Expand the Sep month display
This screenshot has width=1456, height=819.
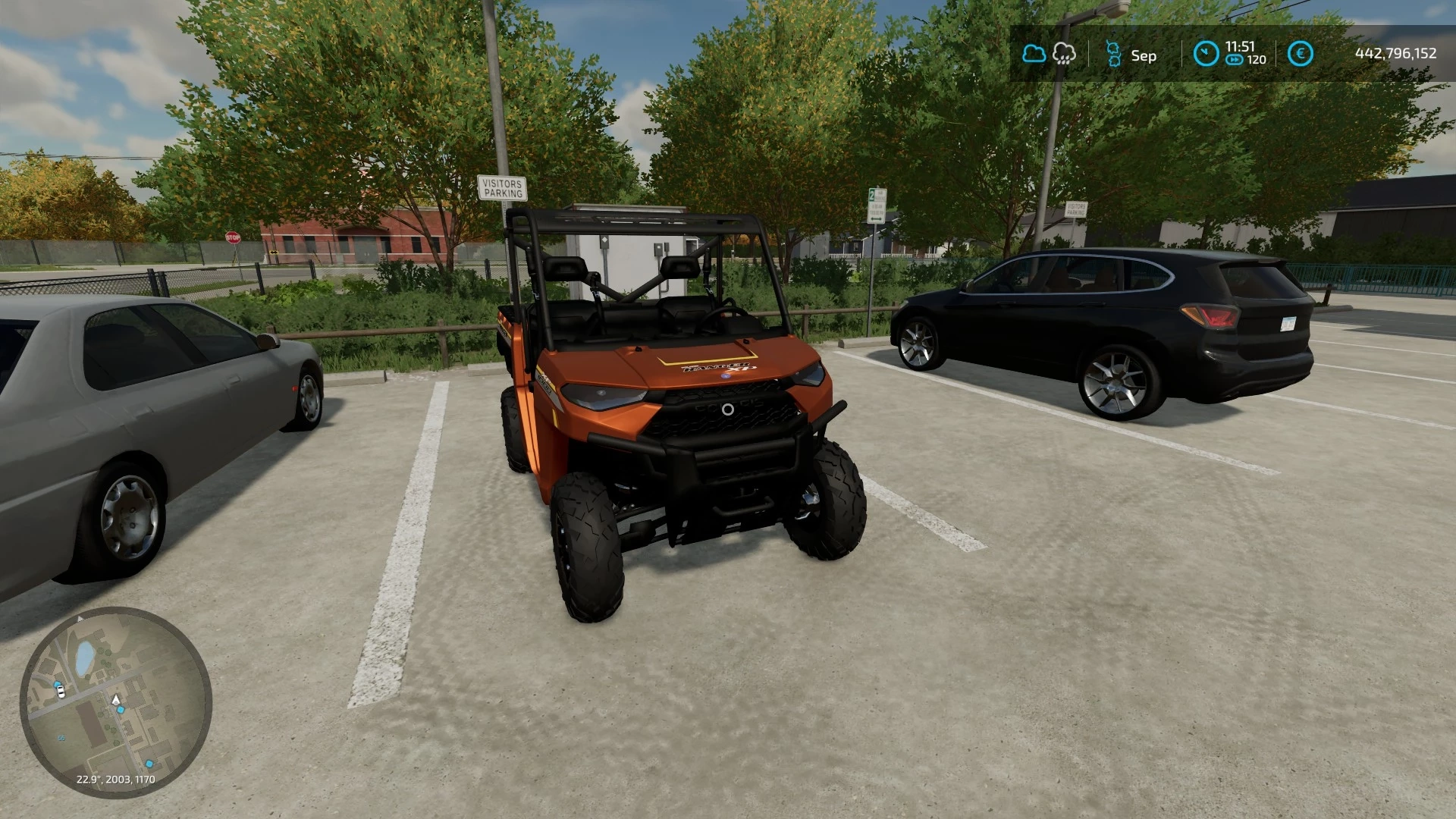(1144, 55)
